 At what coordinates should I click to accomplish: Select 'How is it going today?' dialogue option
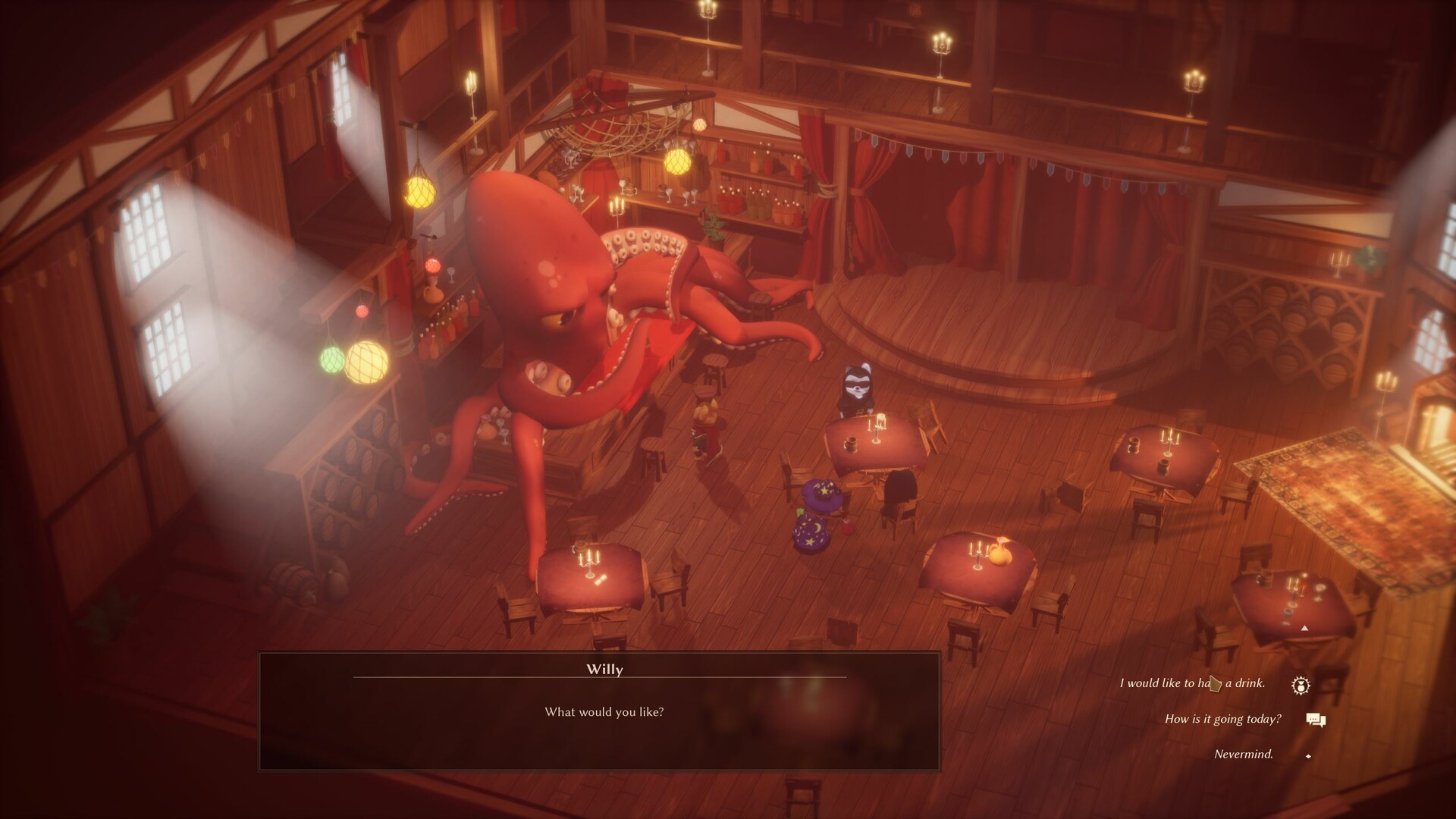tap(1222, 720)
